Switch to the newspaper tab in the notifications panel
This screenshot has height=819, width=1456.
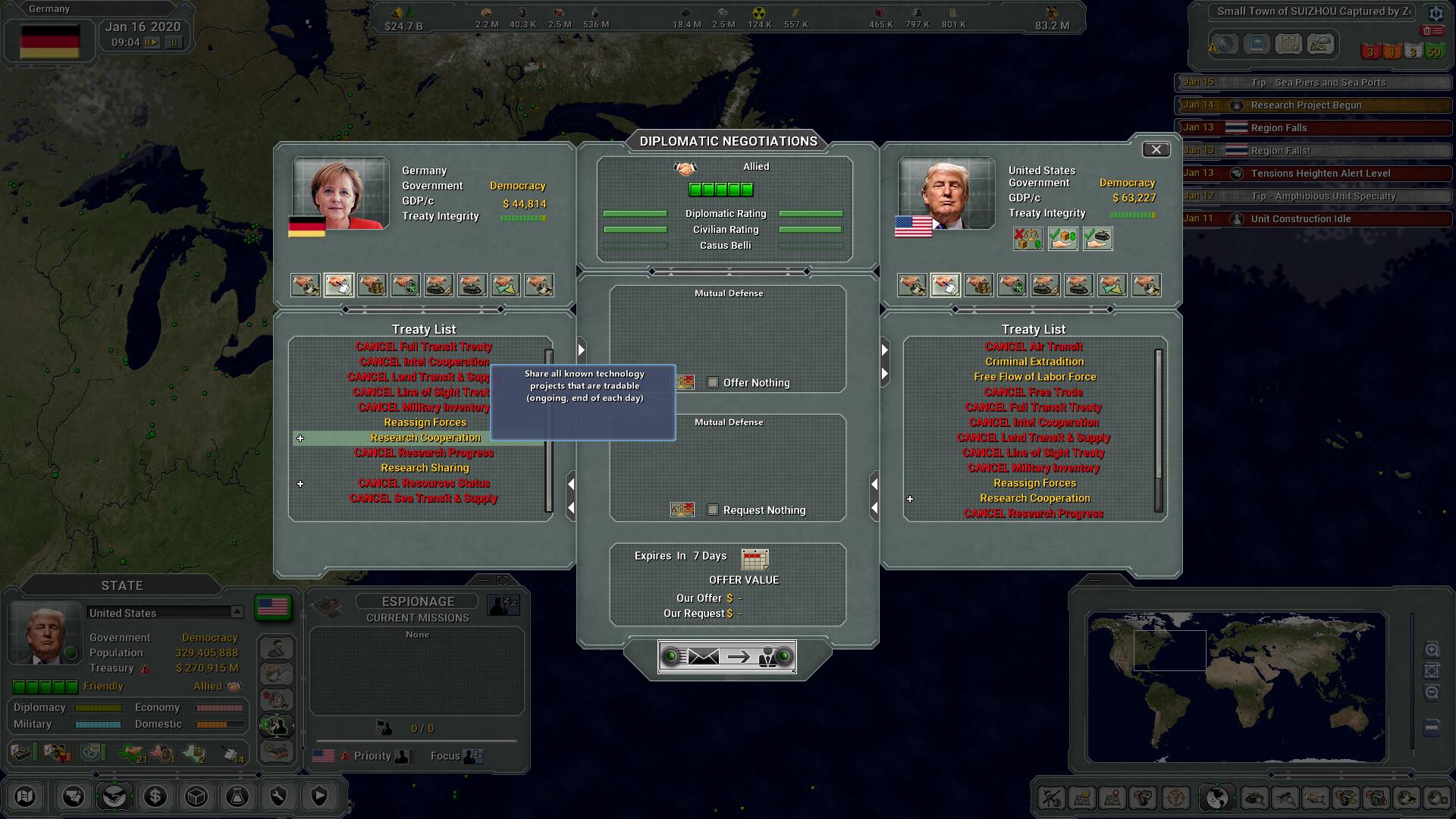1257,43
